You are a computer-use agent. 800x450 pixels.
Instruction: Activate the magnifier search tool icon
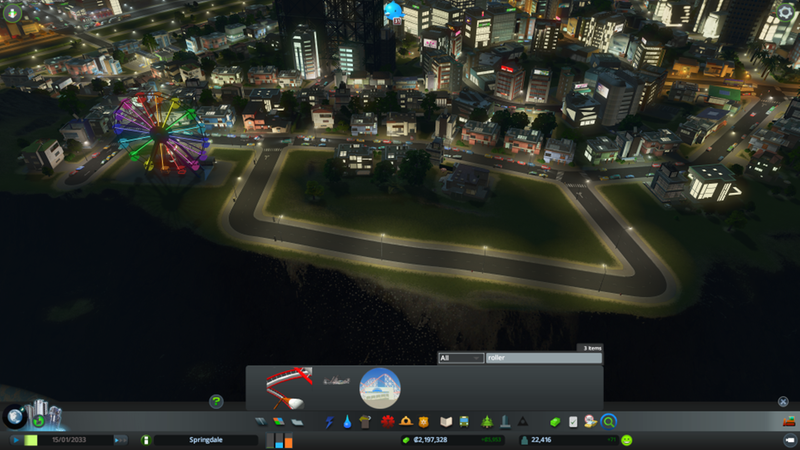coord(608,422)
